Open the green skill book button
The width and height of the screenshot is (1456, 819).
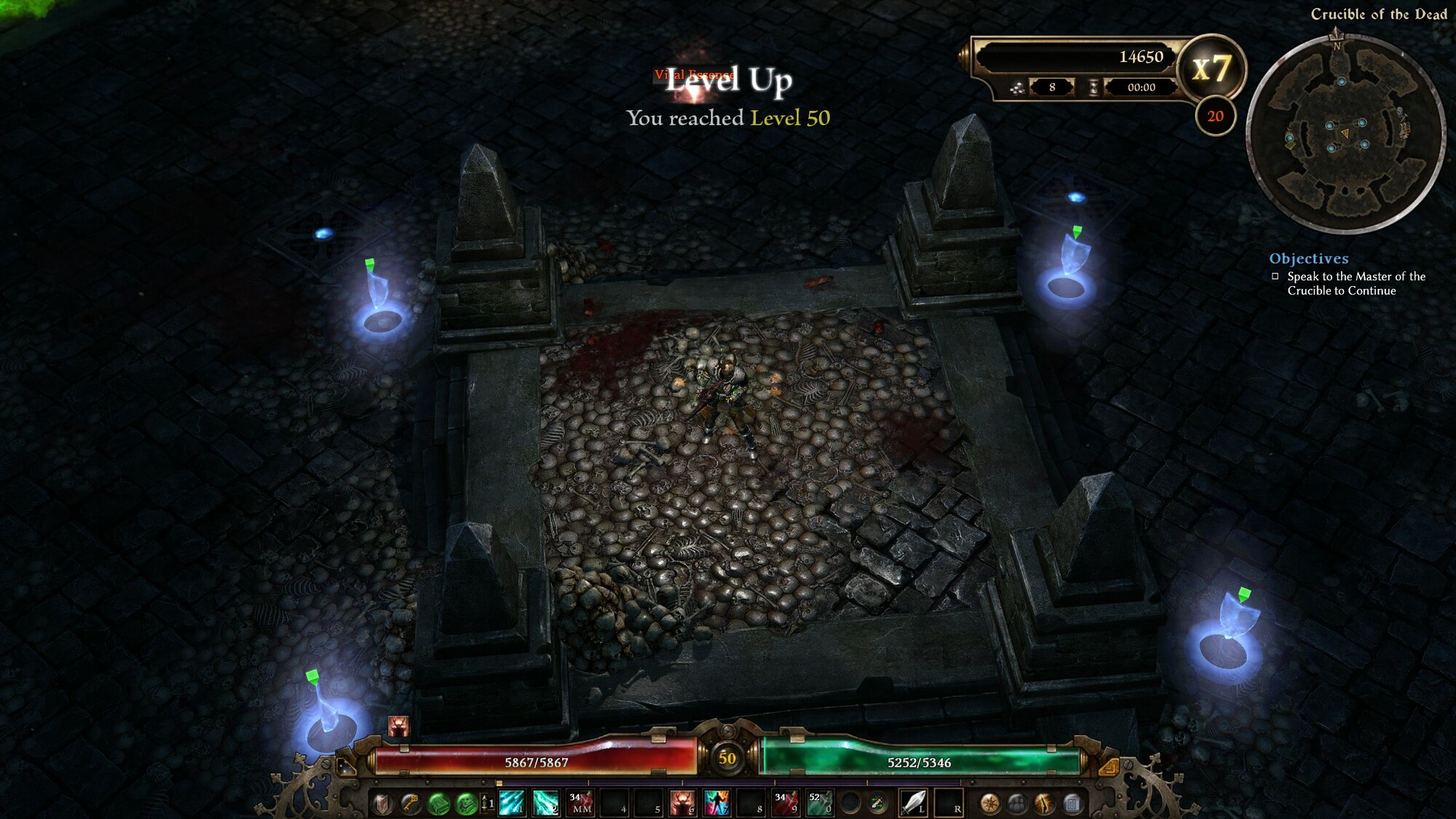pos(438,804)
